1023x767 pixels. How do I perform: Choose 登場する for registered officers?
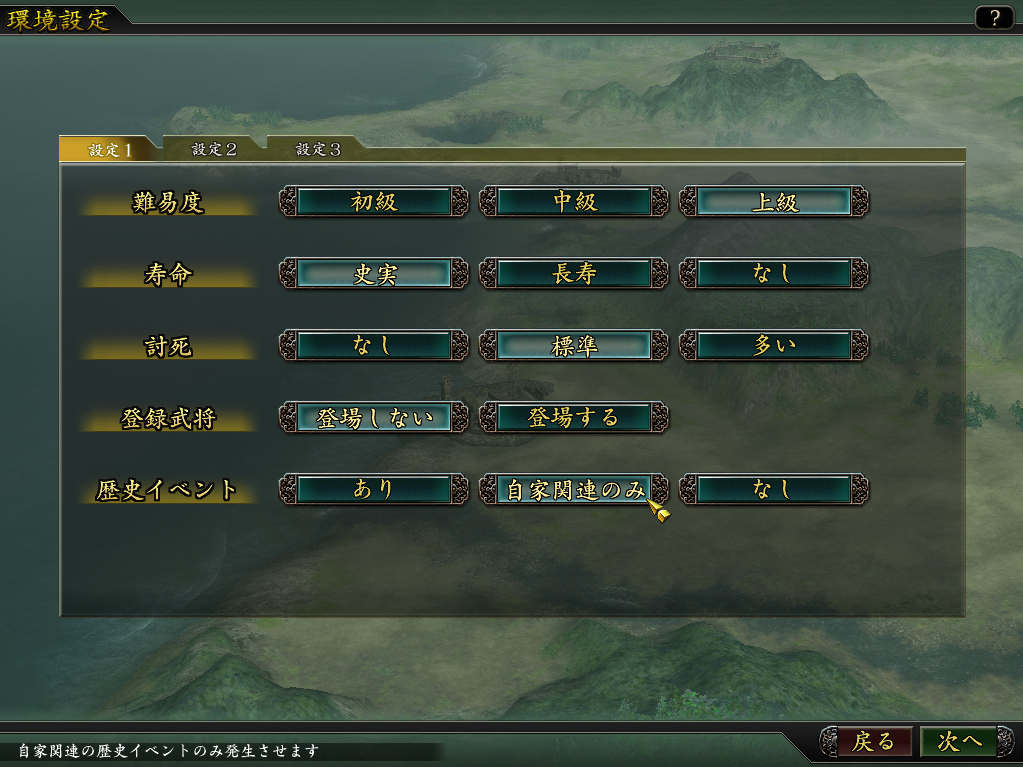click(x=574, y=418)
